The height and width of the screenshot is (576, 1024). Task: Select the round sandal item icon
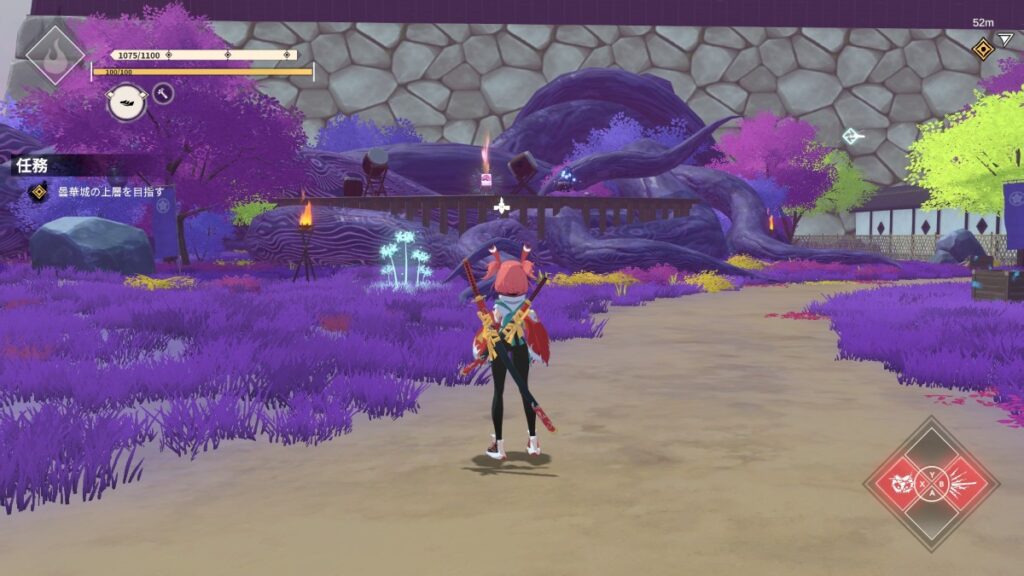coord(127,101)
